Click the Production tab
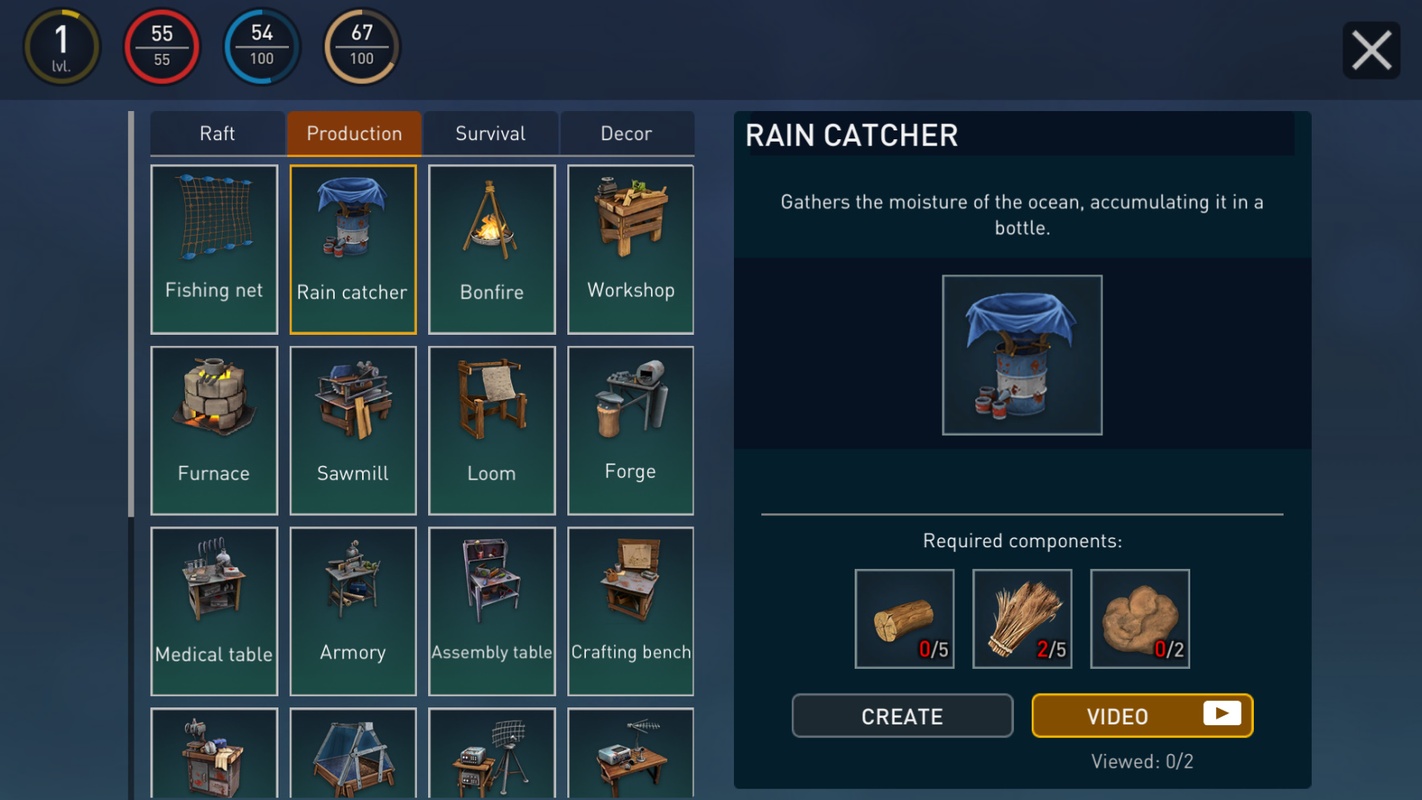The height and width of the screenshot is (800, 1422). click(x=354, y=134)
